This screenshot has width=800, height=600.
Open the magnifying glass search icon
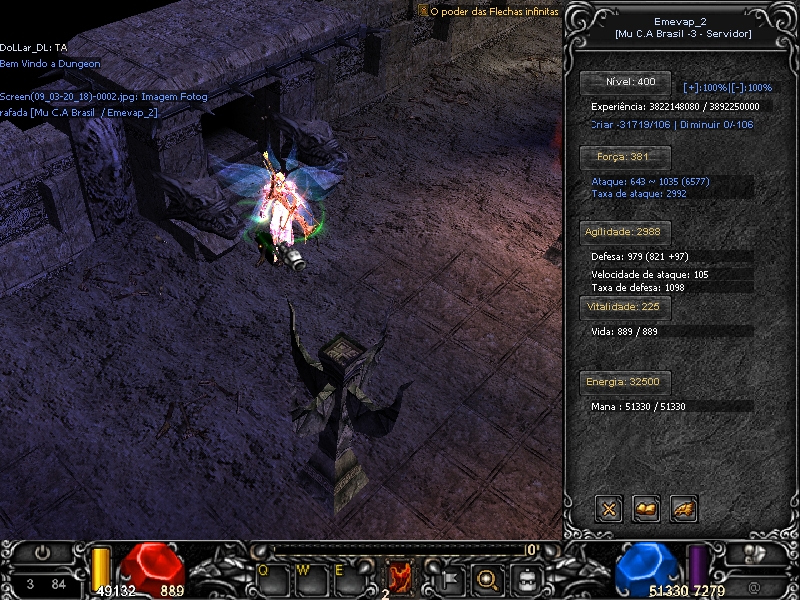pyautogui.click(x=487, y=577)
